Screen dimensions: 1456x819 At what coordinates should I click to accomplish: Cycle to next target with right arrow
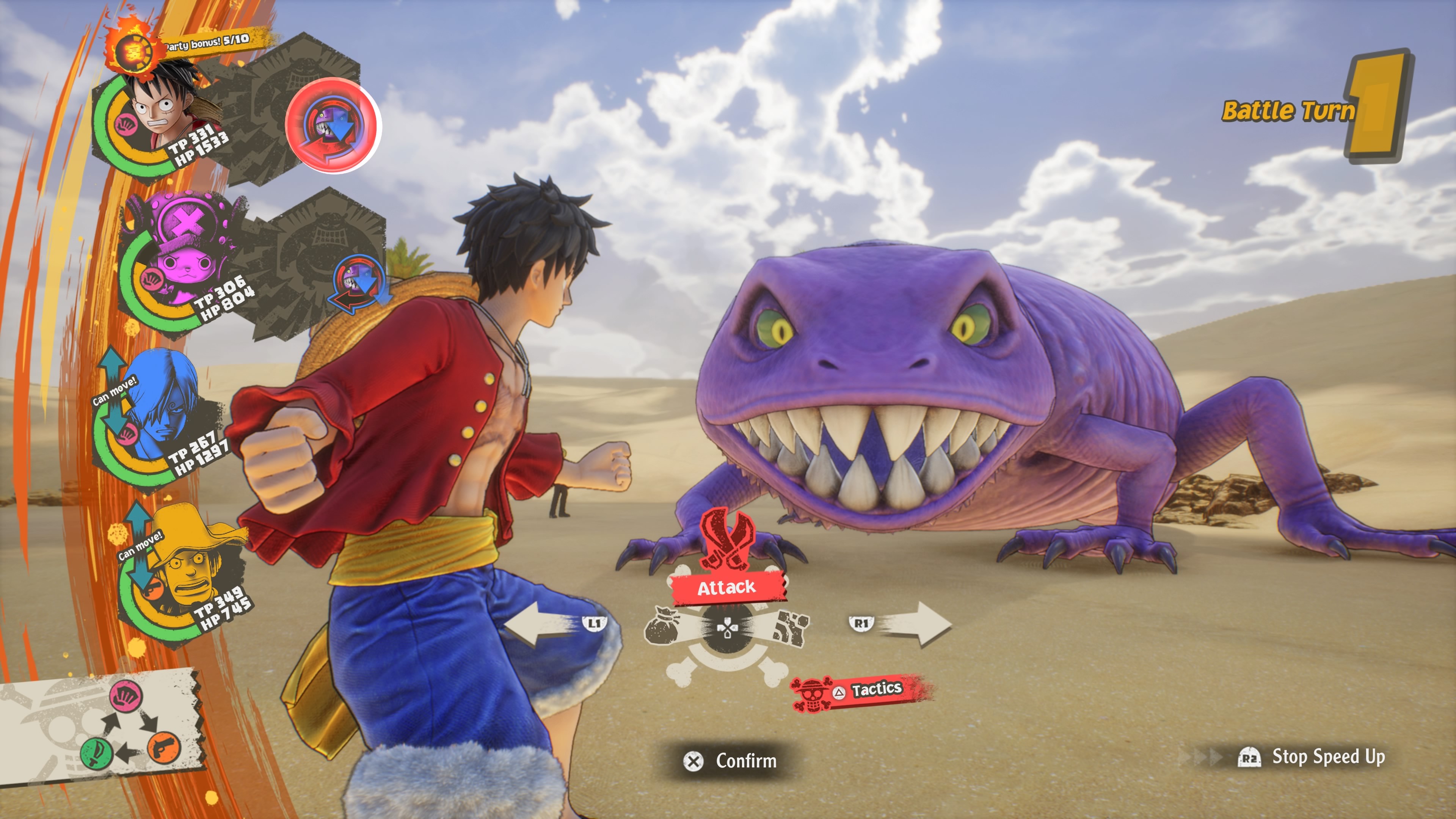(916, 624)
